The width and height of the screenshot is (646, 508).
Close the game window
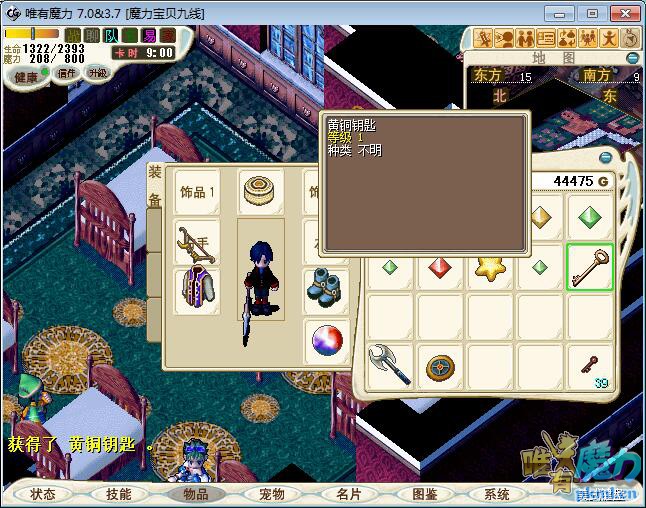623,13
